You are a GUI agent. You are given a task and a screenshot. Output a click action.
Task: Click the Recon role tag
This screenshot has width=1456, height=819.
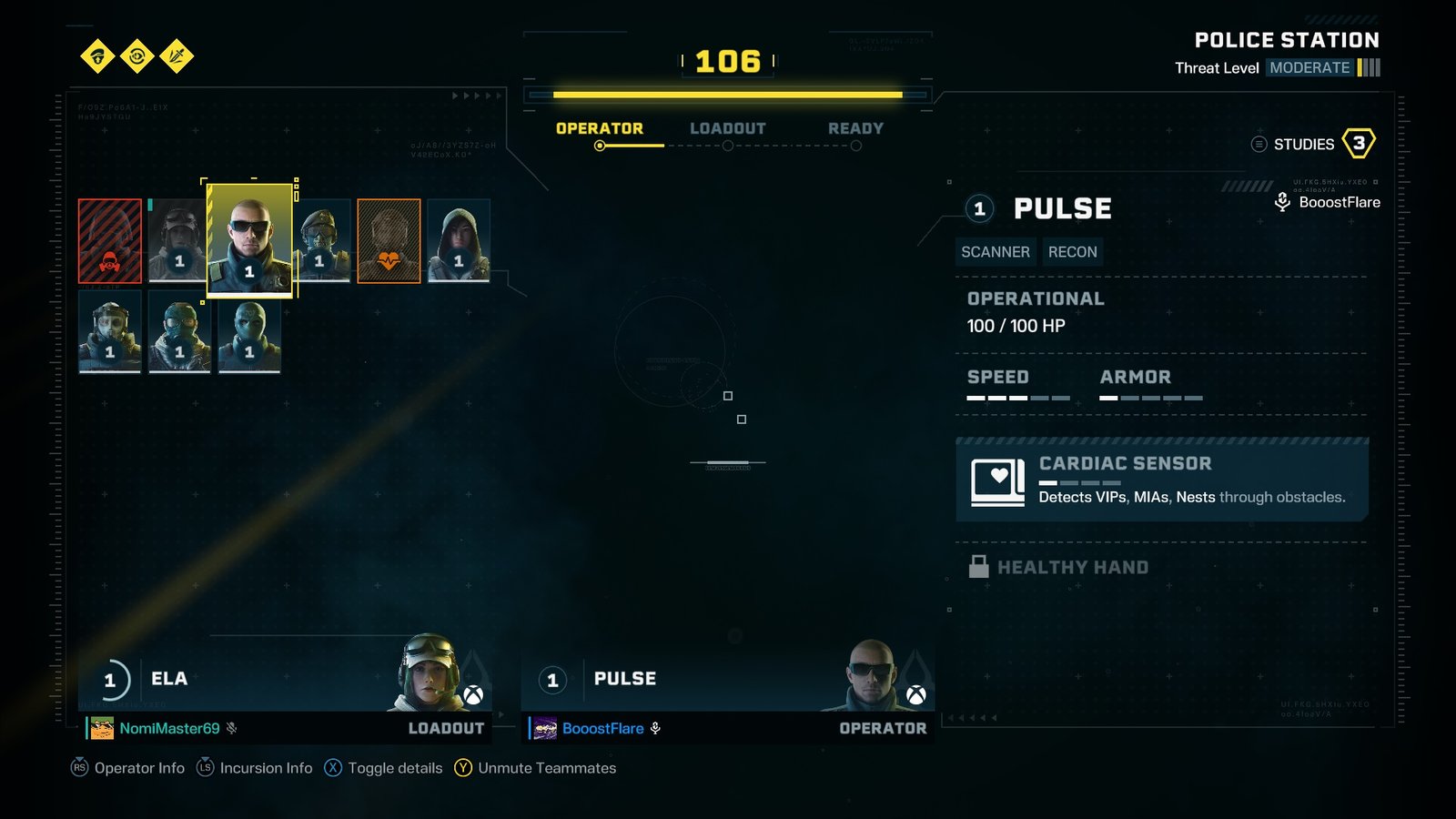pyautogui.click(x=1073, y=252)
